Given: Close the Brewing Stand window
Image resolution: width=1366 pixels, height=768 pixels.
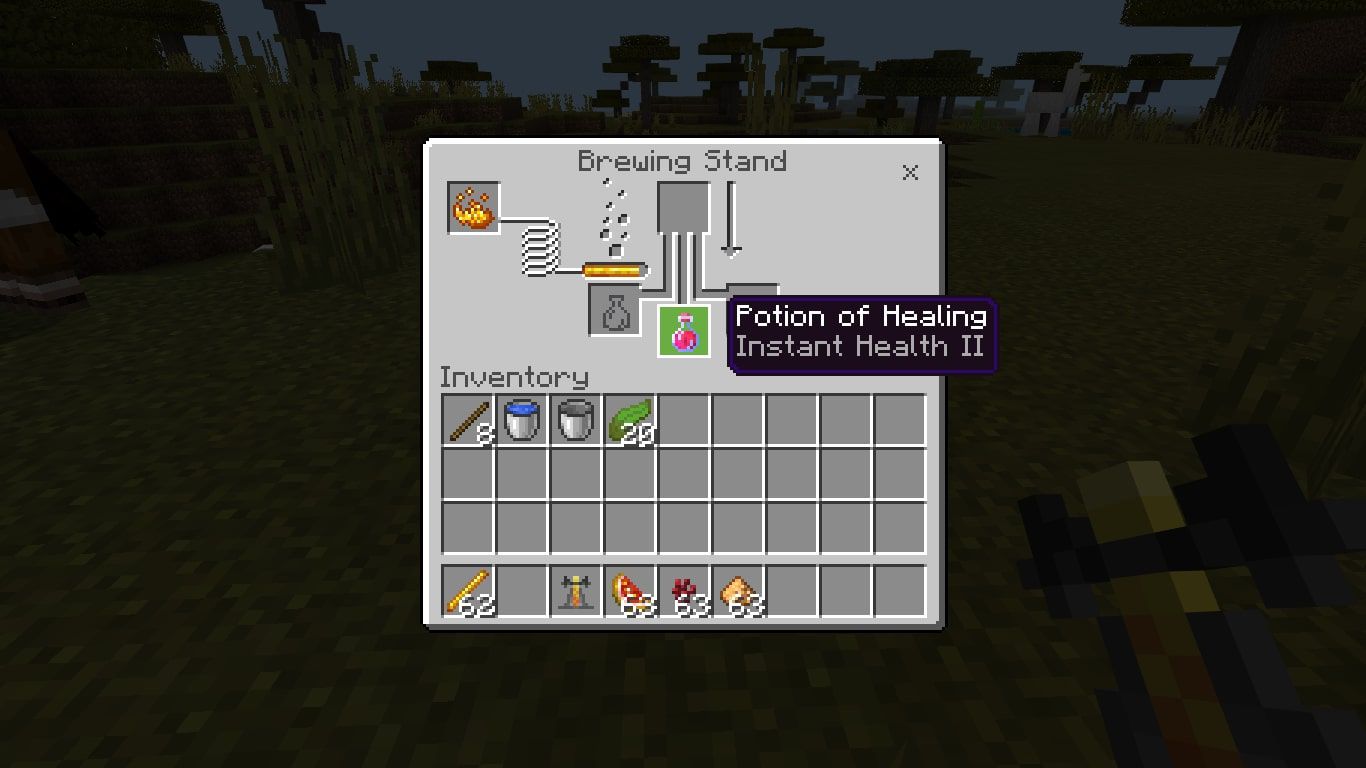Looking at the screenshot, I should pos(910,172).
